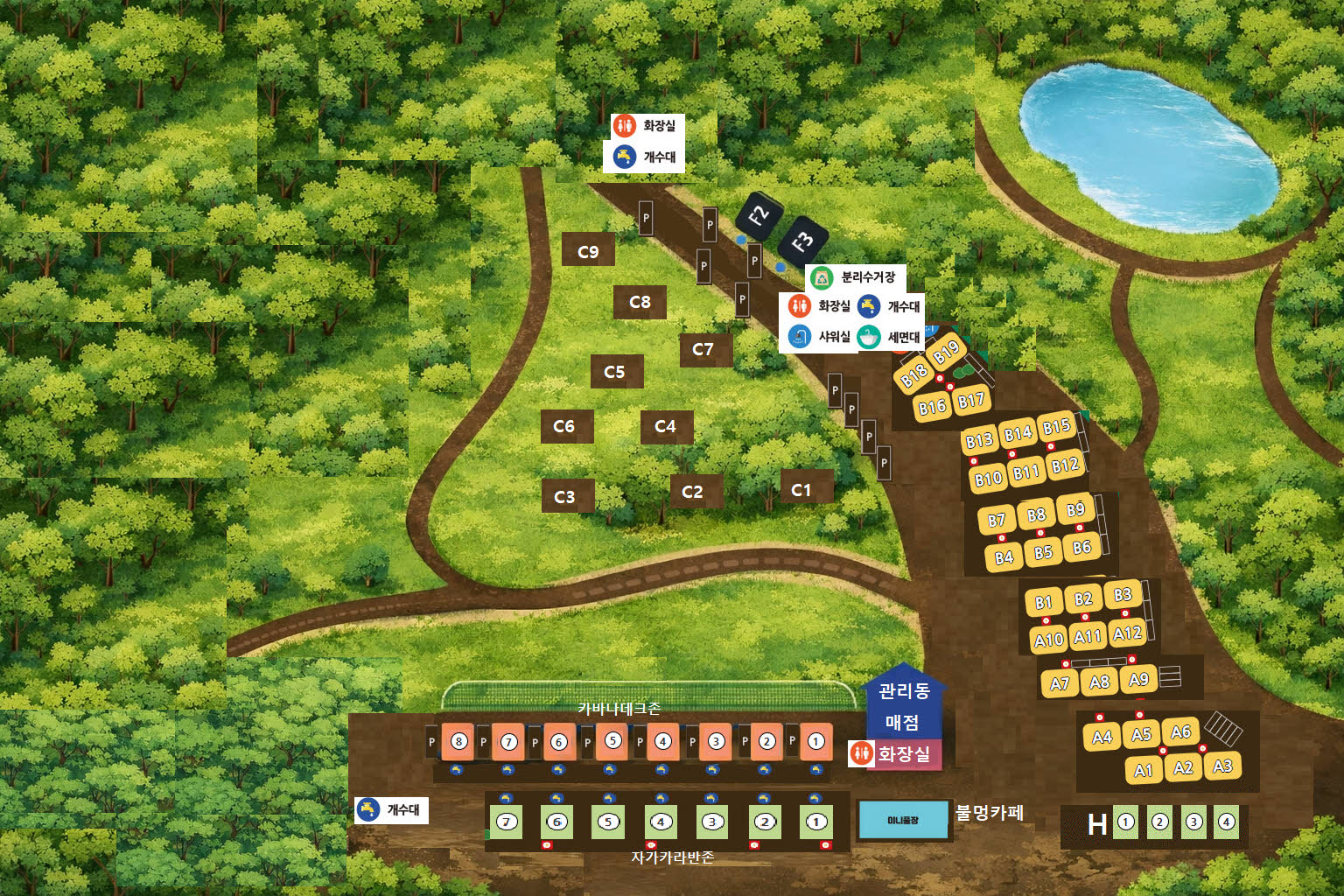Select green caravan zone site 4
Screen dimensions: 1344x896
[x=661, y=822]
